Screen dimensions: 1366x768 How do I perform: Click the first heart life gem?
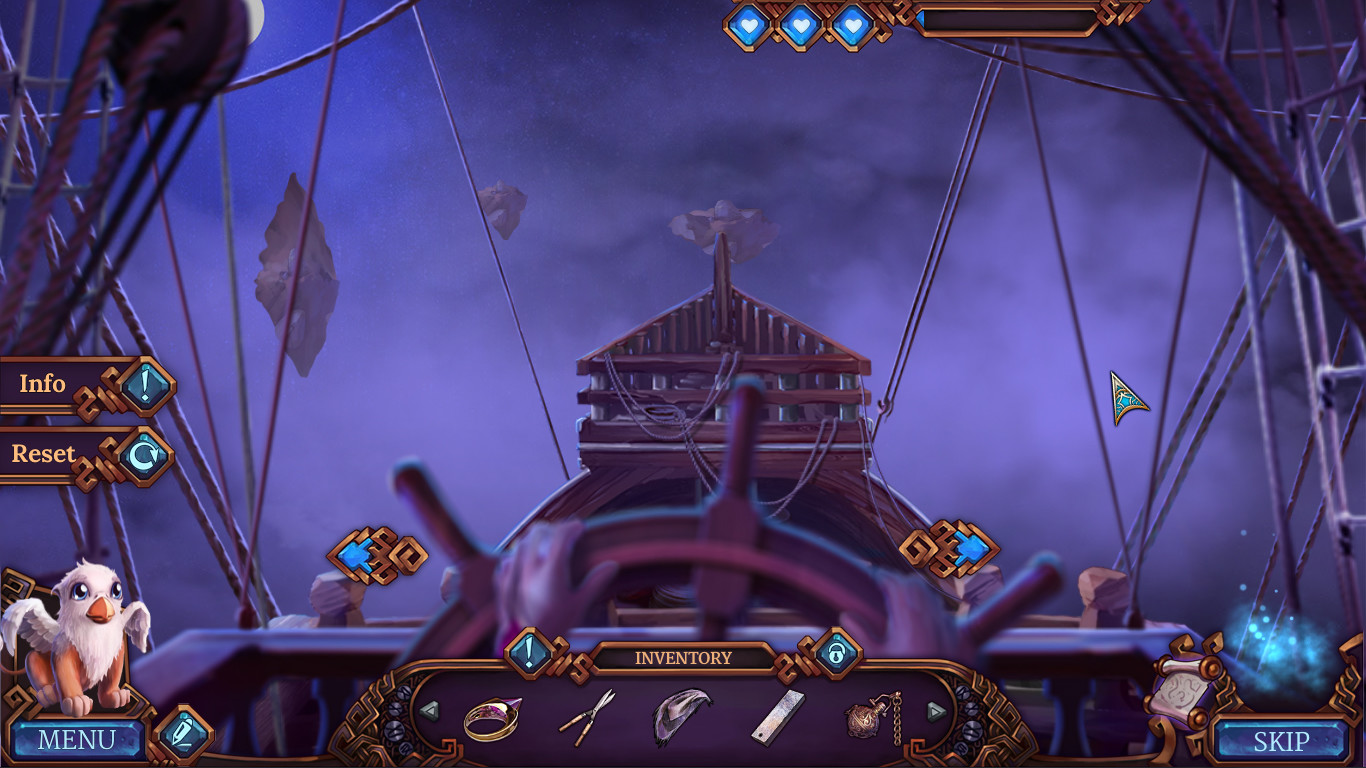click(x=748, y=22)
